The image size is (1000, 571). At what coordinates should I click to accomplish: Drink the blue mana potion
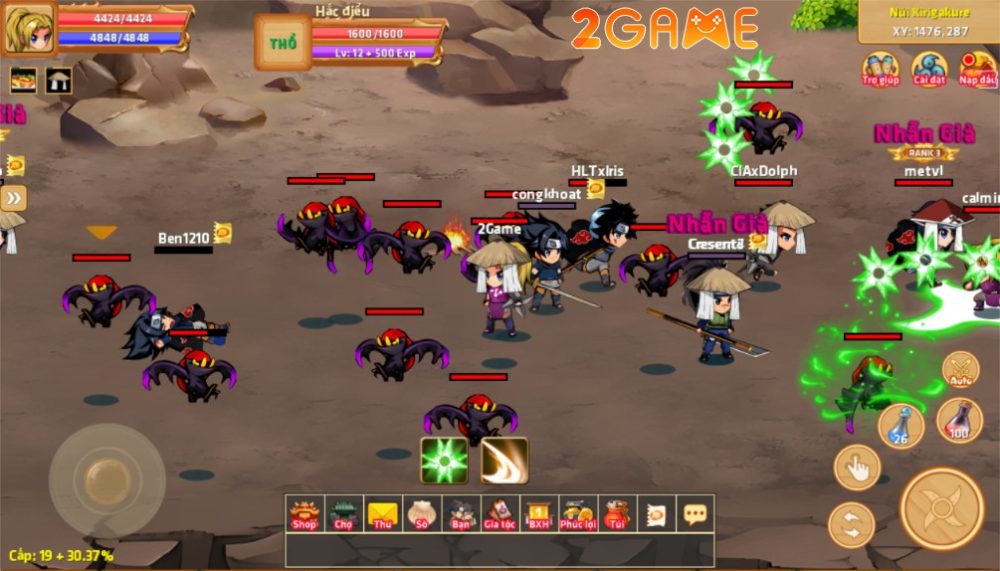pyautogui.click(x=900, y=424)
